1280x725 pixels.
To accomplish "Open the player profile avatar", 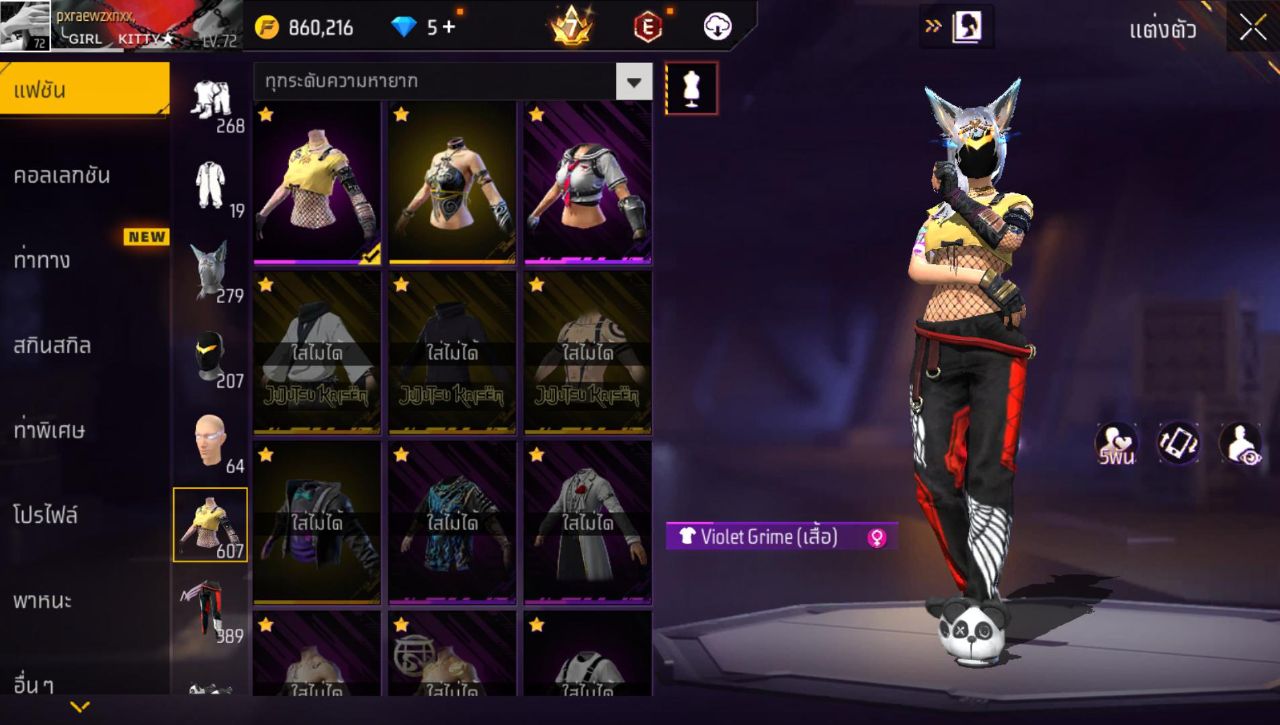I will pos(25,25).
